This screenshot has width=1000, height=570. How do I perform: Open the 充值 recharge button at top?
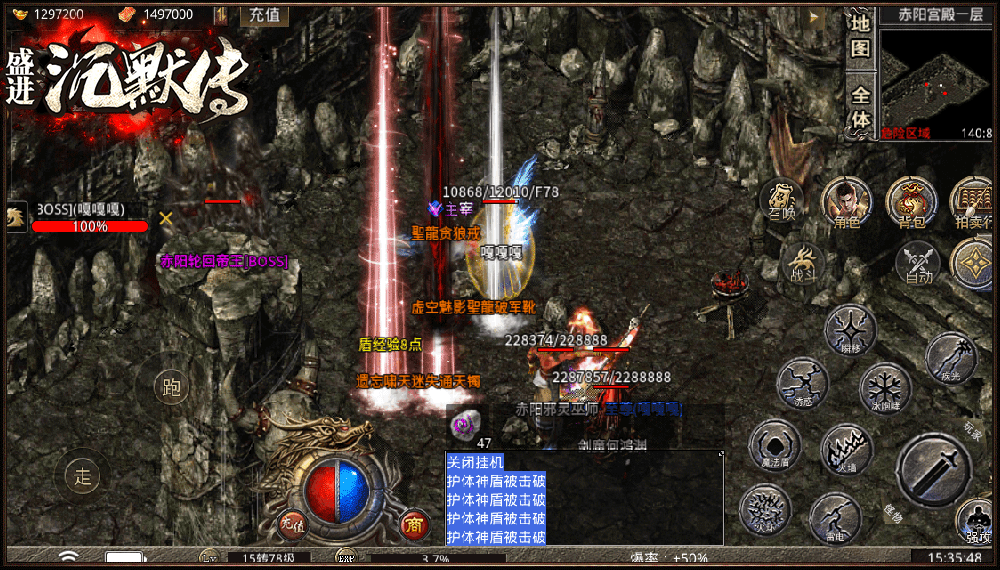tap(265, 15)
